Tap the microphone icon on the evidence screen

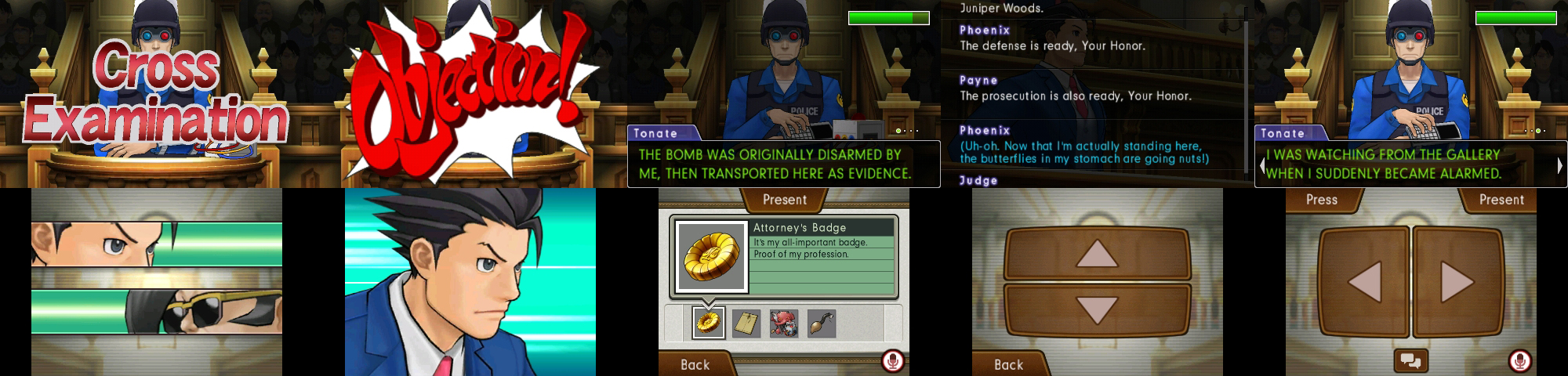pyautogui.click(x=892, y=361)
